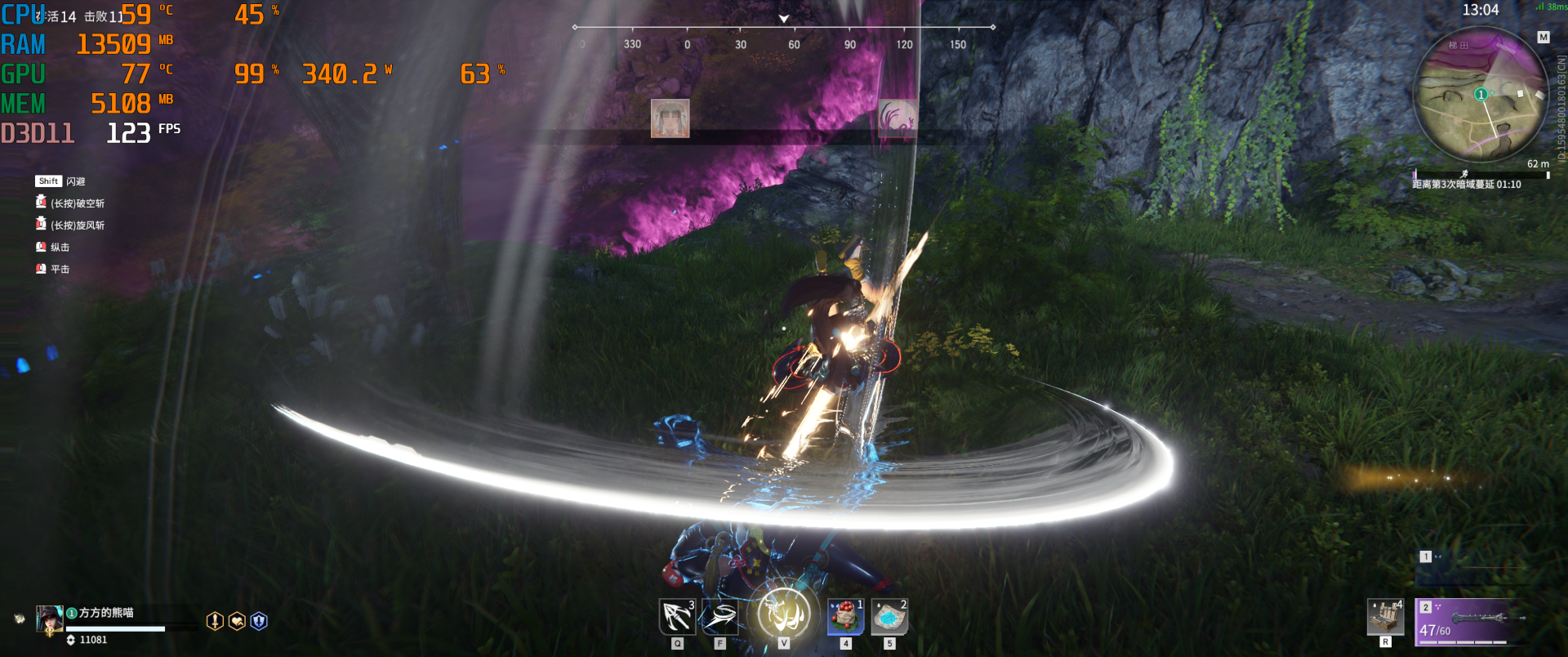Click the player portrait of 方方的熊喵
Image resolution: width=1568 pixels, height=657 pixels.
click(49, 619)
